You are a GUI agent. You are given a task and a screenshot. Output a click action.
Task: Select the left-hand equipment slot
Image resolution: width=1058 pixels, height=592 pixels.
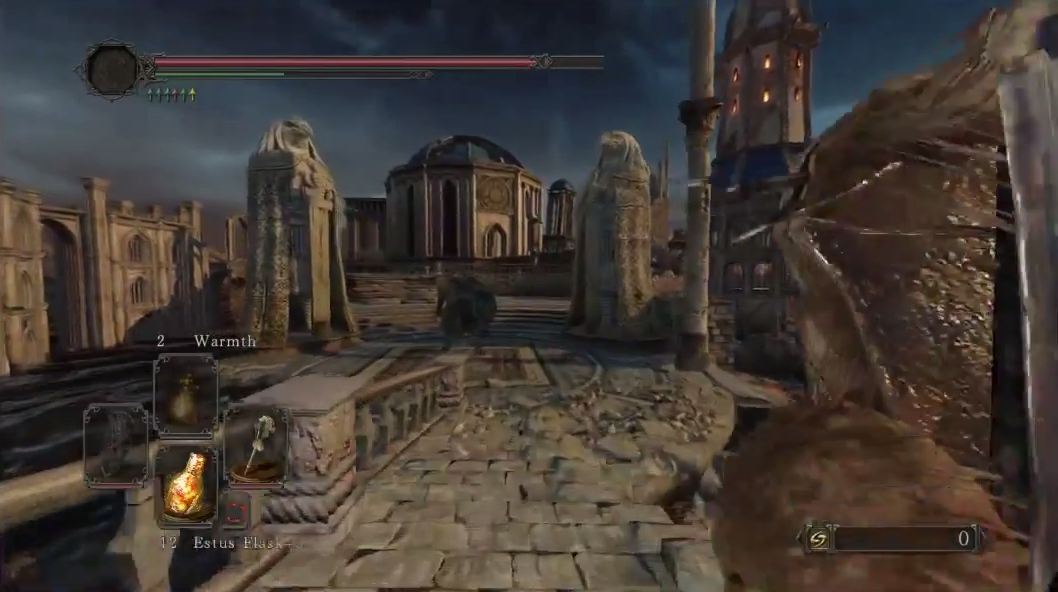(116, 445)
